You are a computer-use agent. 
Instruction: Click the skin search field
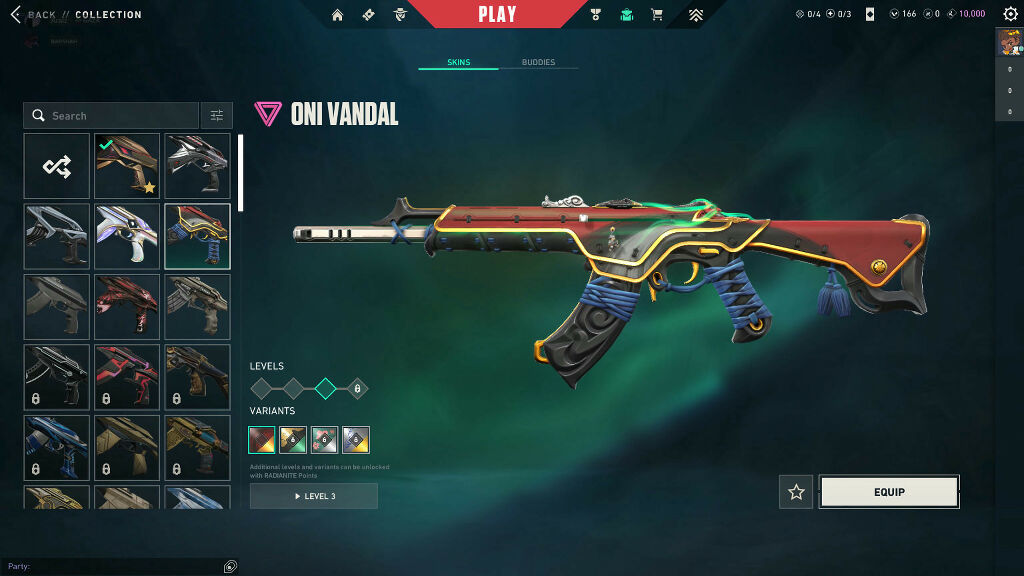112,116
